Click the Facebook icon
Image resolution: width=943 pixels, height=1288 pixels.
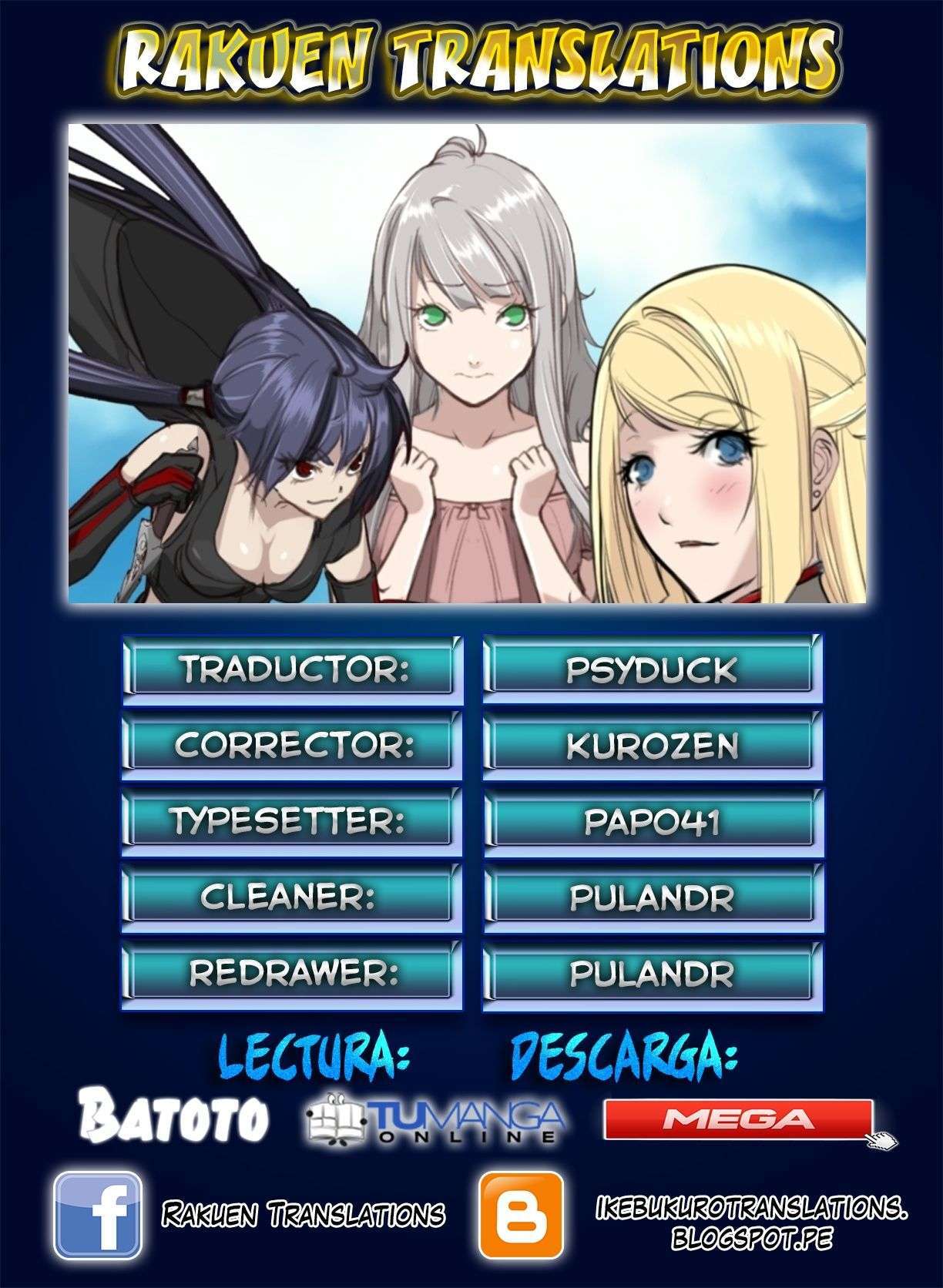pyautogui.click(x=97, y=1215)
